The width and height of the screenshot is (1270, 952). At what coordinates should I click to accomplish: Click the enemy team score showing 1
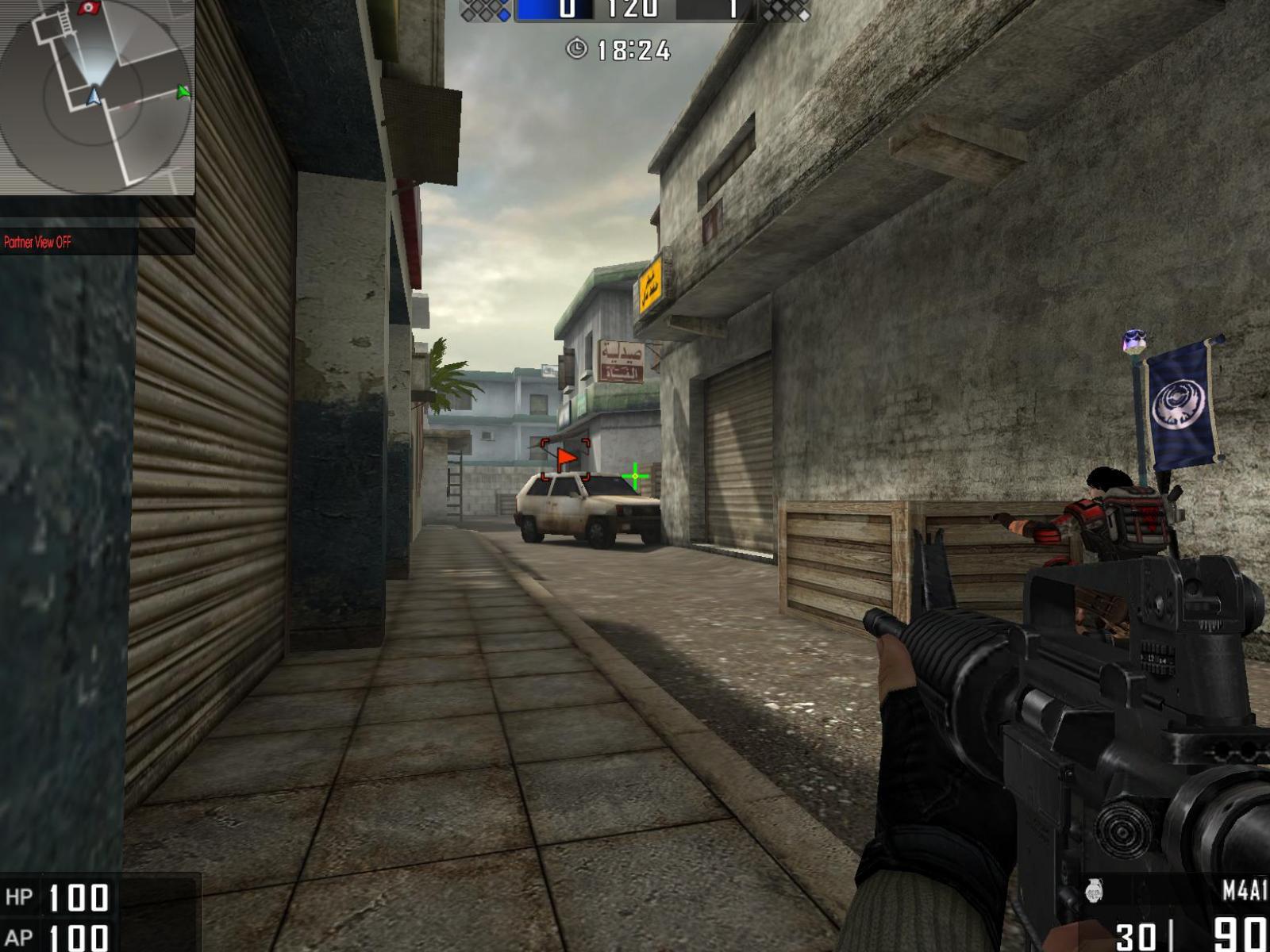click(x=734, y=8)
